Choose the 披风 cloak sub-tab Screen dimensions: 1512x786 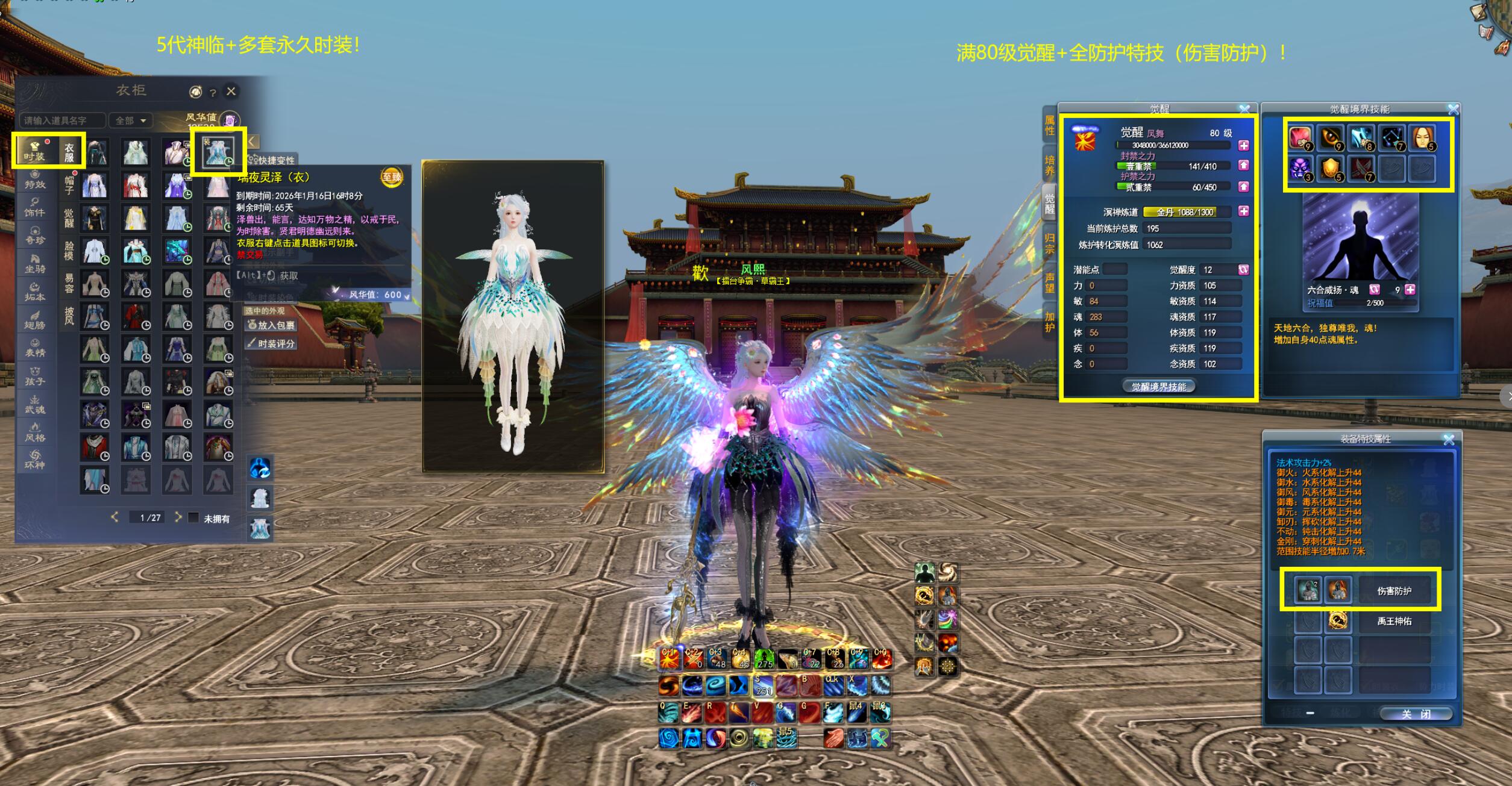(x=69, y=315)
